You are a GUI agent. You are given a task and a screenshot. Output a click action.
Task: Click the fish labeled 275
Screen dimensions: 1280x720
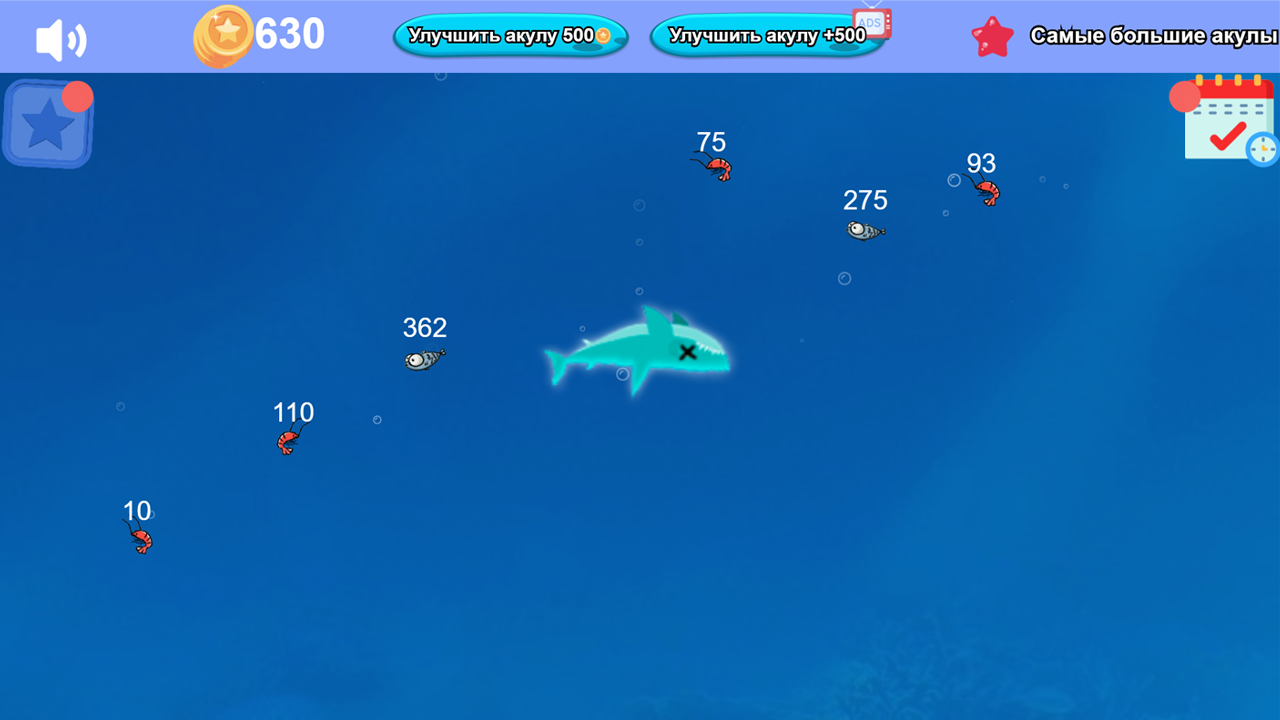[x=864, y=230]
